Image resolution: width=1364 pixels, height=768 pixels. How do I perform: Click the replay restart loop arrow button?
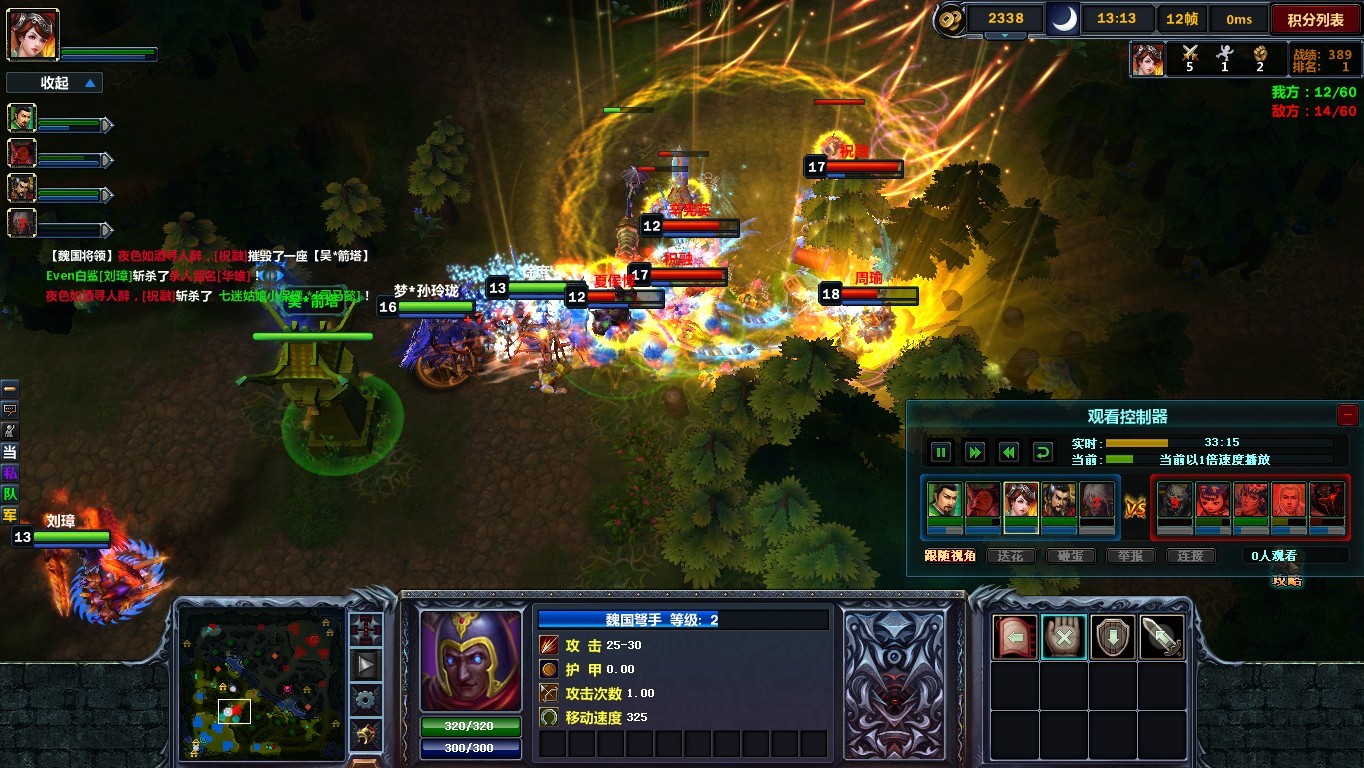(1042, 452)
